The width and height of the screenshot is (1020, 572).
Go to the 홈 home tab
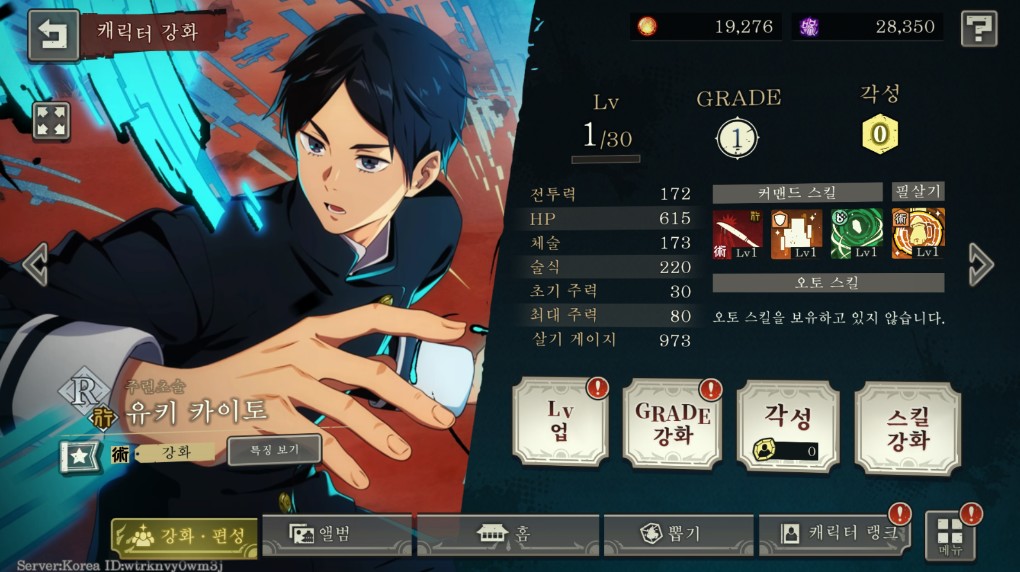tap(508, 534)
